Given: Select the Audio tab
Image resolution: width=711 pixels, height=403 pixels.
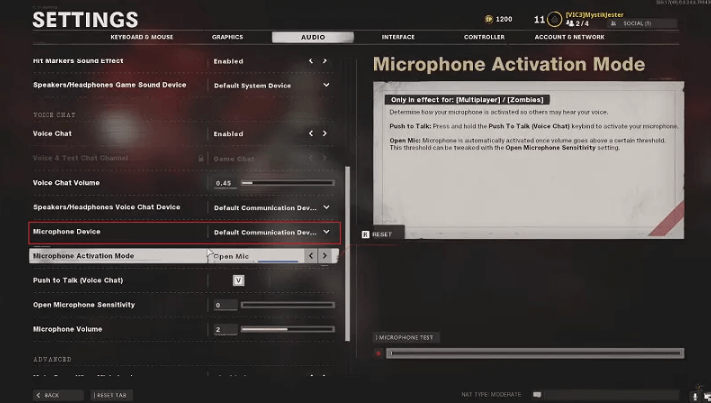Looking at the screenshot, I should [312, 37].
